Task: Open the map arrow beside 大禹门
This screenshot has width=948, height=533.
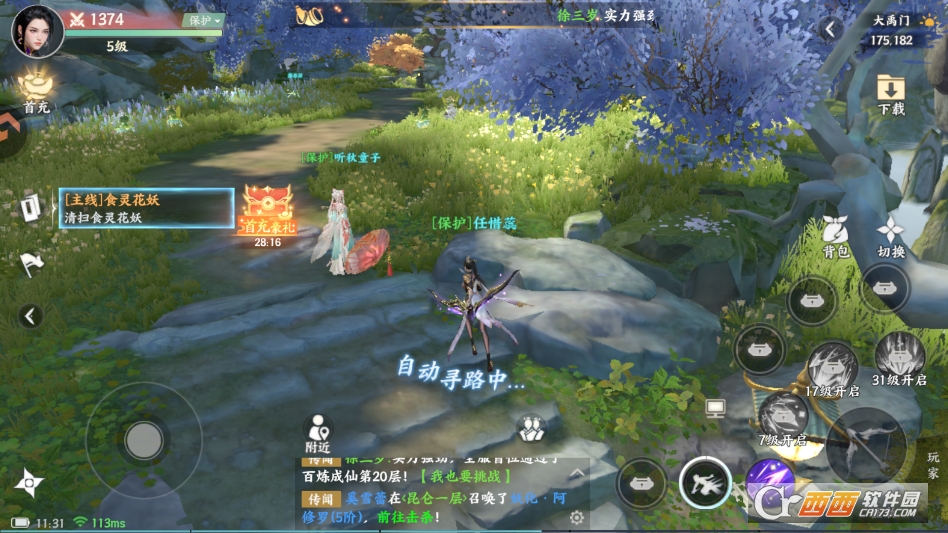Action: [x=830, y=30]
